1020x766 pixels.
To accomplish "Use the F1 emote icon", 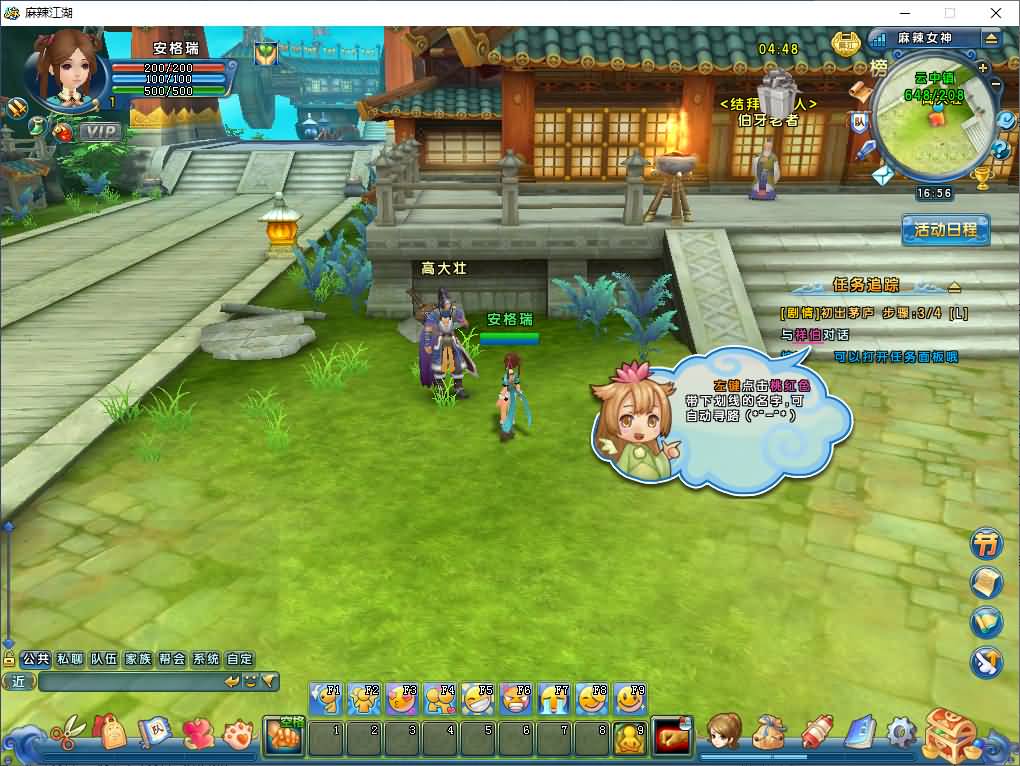I will [x=326, y=698].
